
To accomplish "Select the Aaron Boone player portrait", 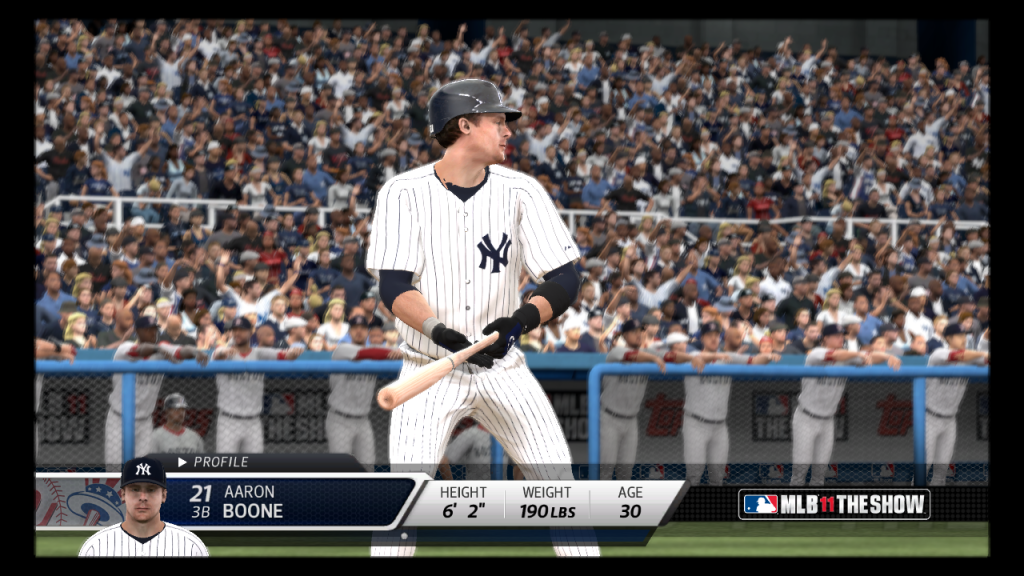I will pyautogui.click(x=143, y=510).
